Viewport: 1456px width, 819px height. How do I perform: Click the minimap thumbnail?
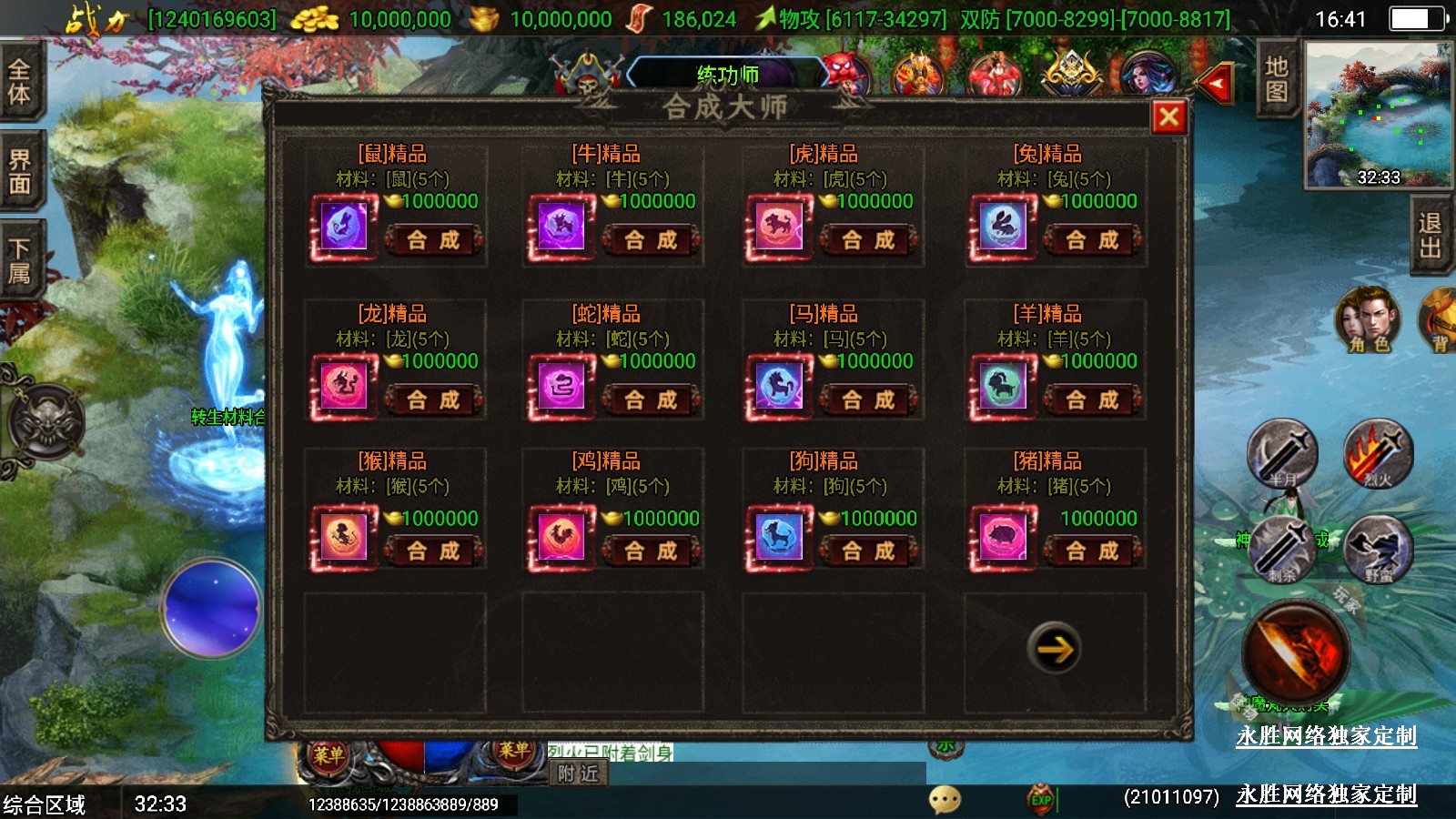point(1378,114)
